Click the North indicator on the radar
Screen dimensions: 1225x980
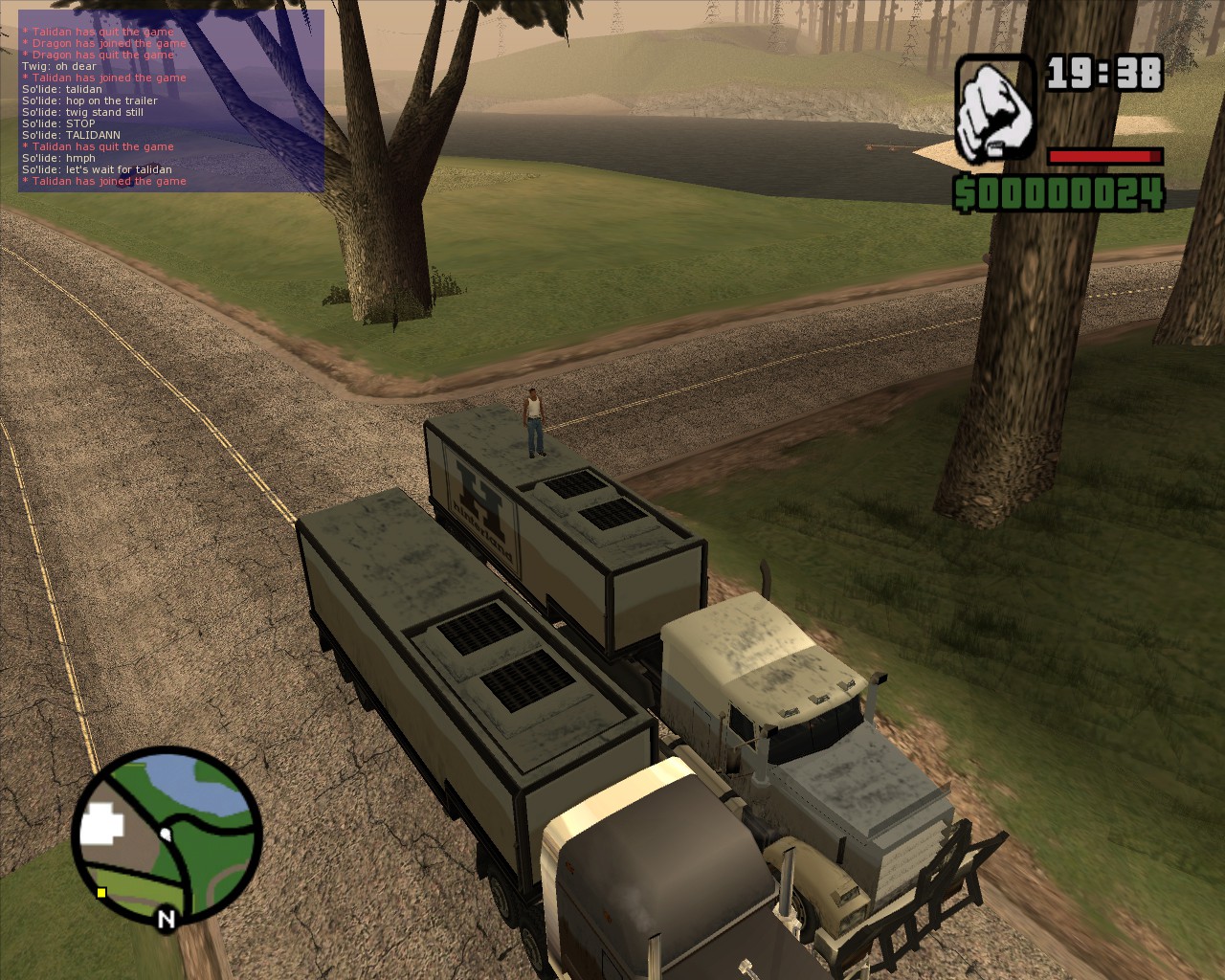[x=167, y=920]
